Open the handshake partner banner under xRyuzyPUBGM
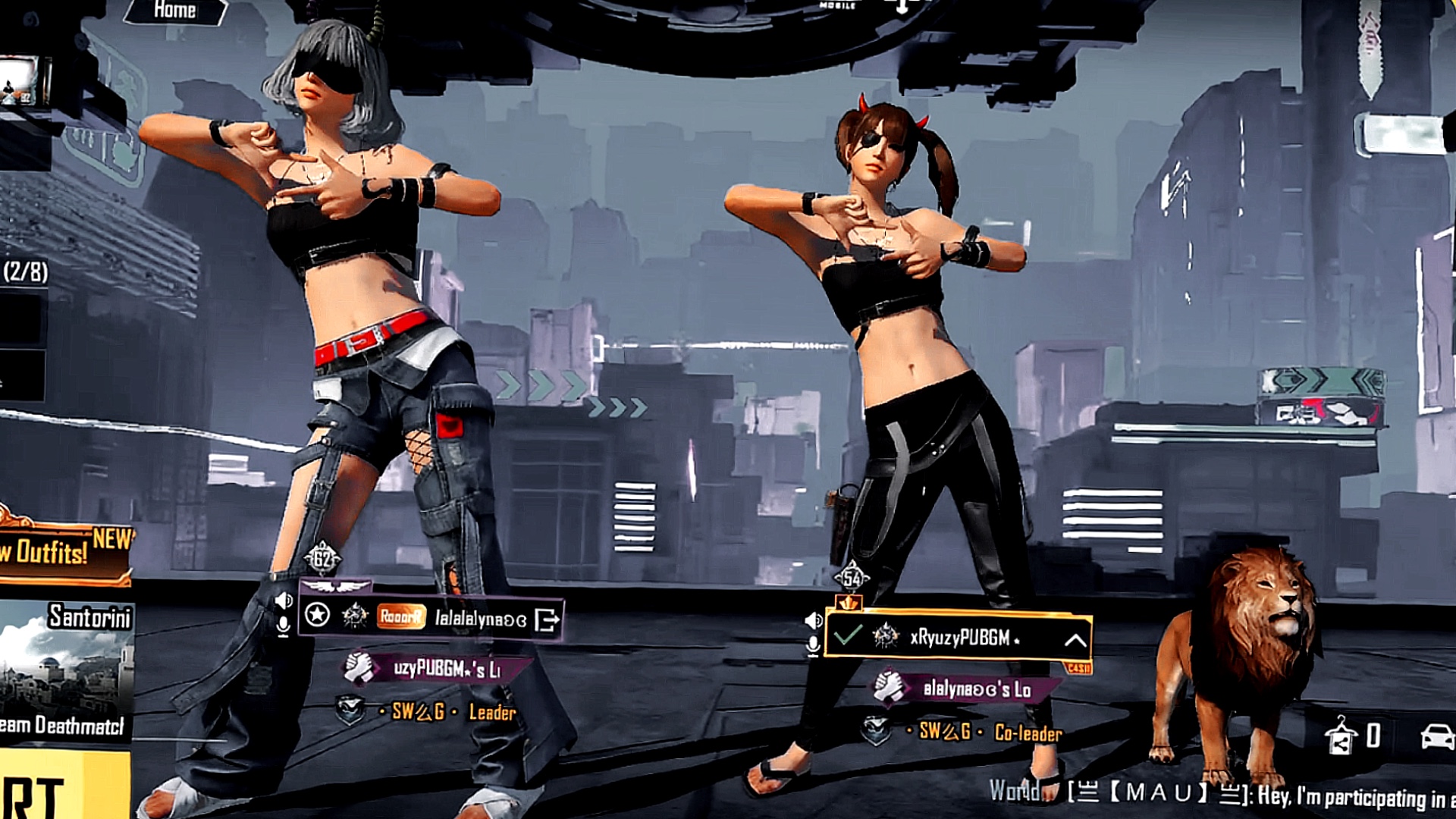 click(959, 689)
